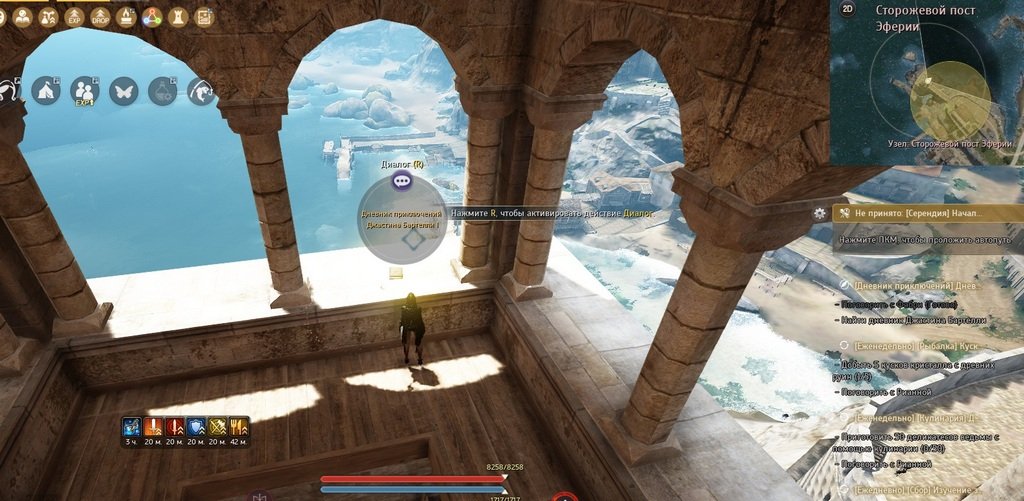Screen dimensions: 1024x501
Task: Open the tent camp icon
Action: (x=45, y=91)
